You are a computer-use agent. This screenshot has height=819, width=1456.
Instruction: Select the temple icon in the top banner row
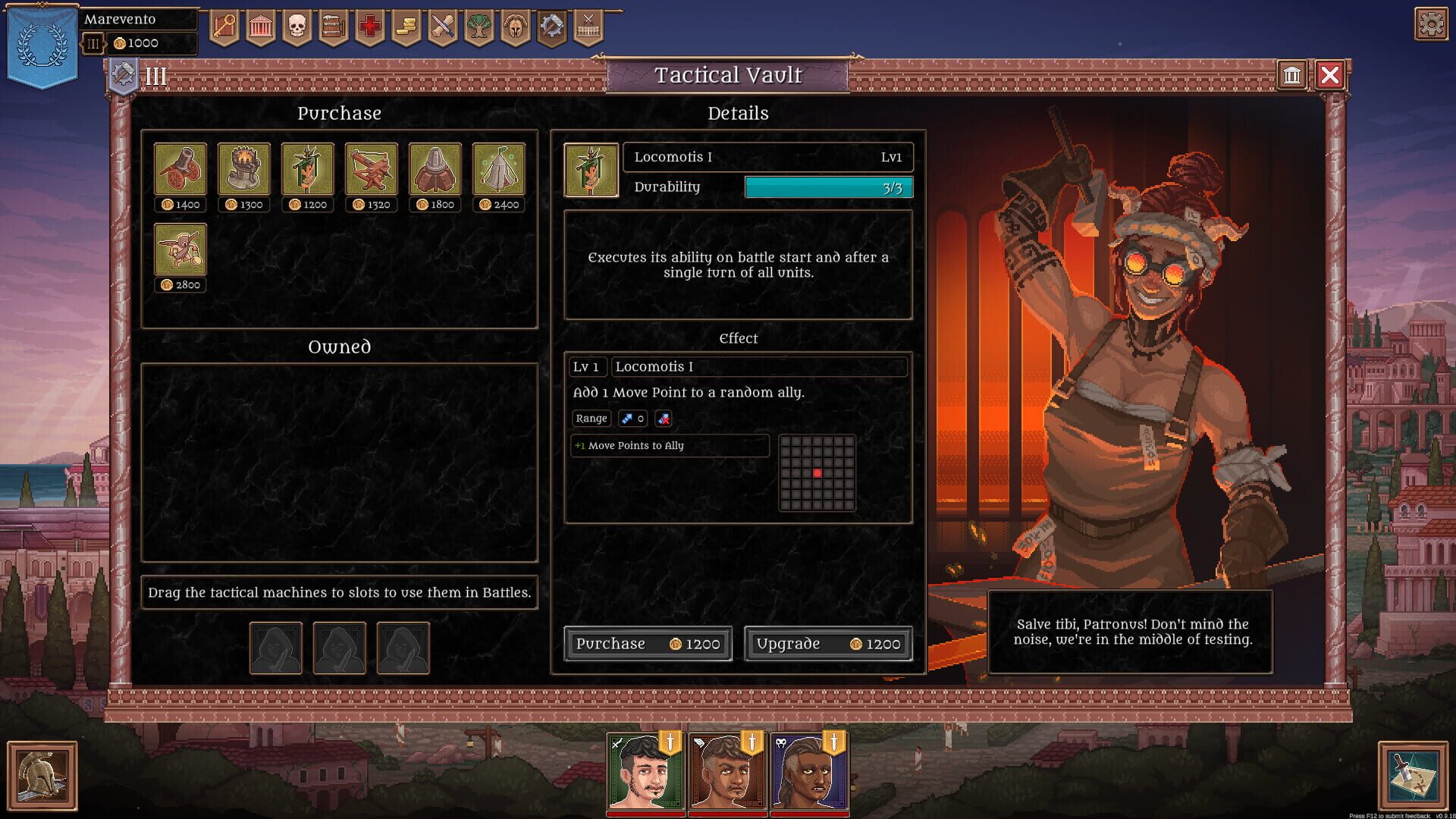(259, 27)
